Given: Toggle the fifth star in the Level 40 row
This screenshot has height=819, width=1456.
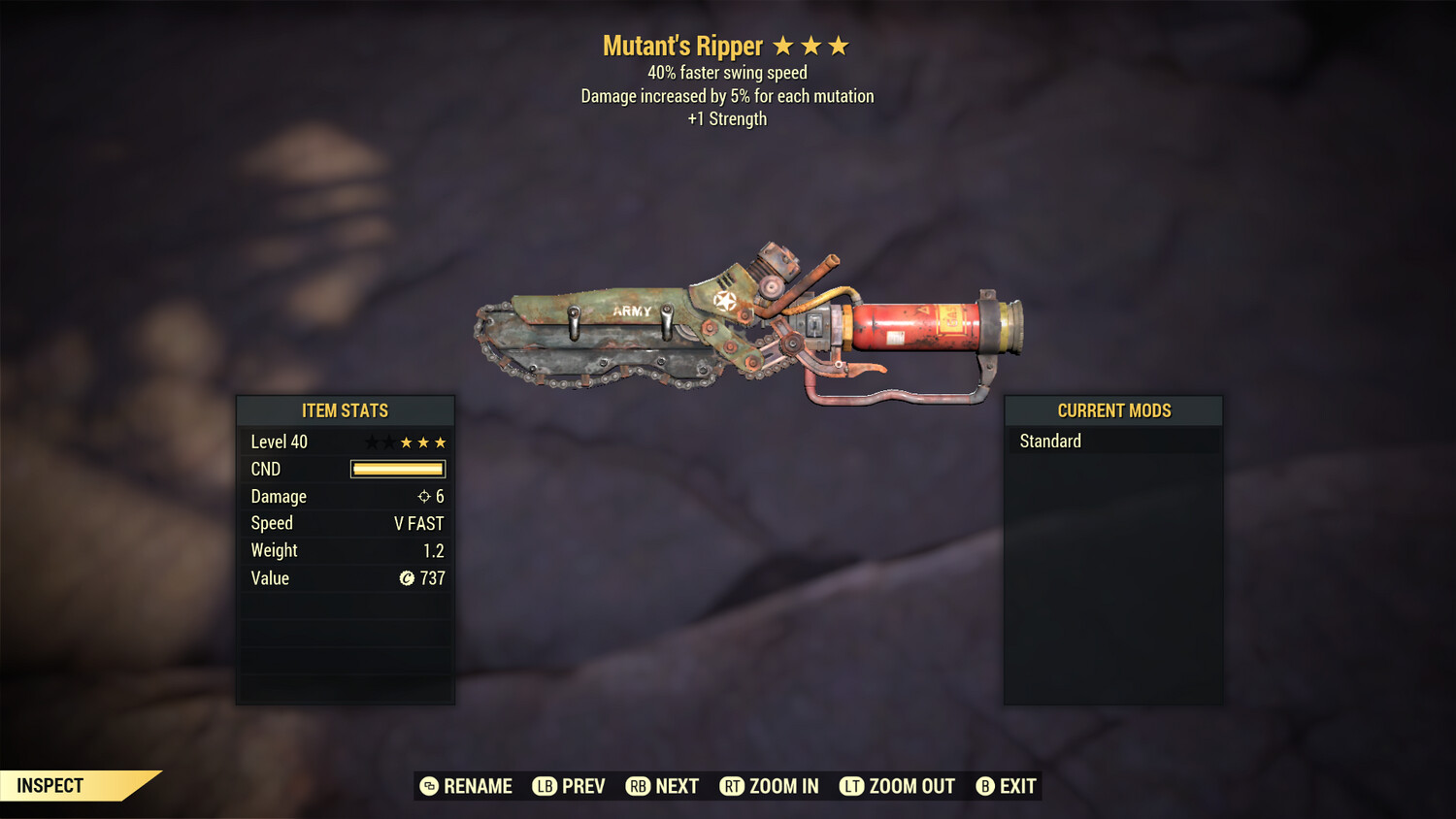Looking at the screenshot, I should point(443,442).
